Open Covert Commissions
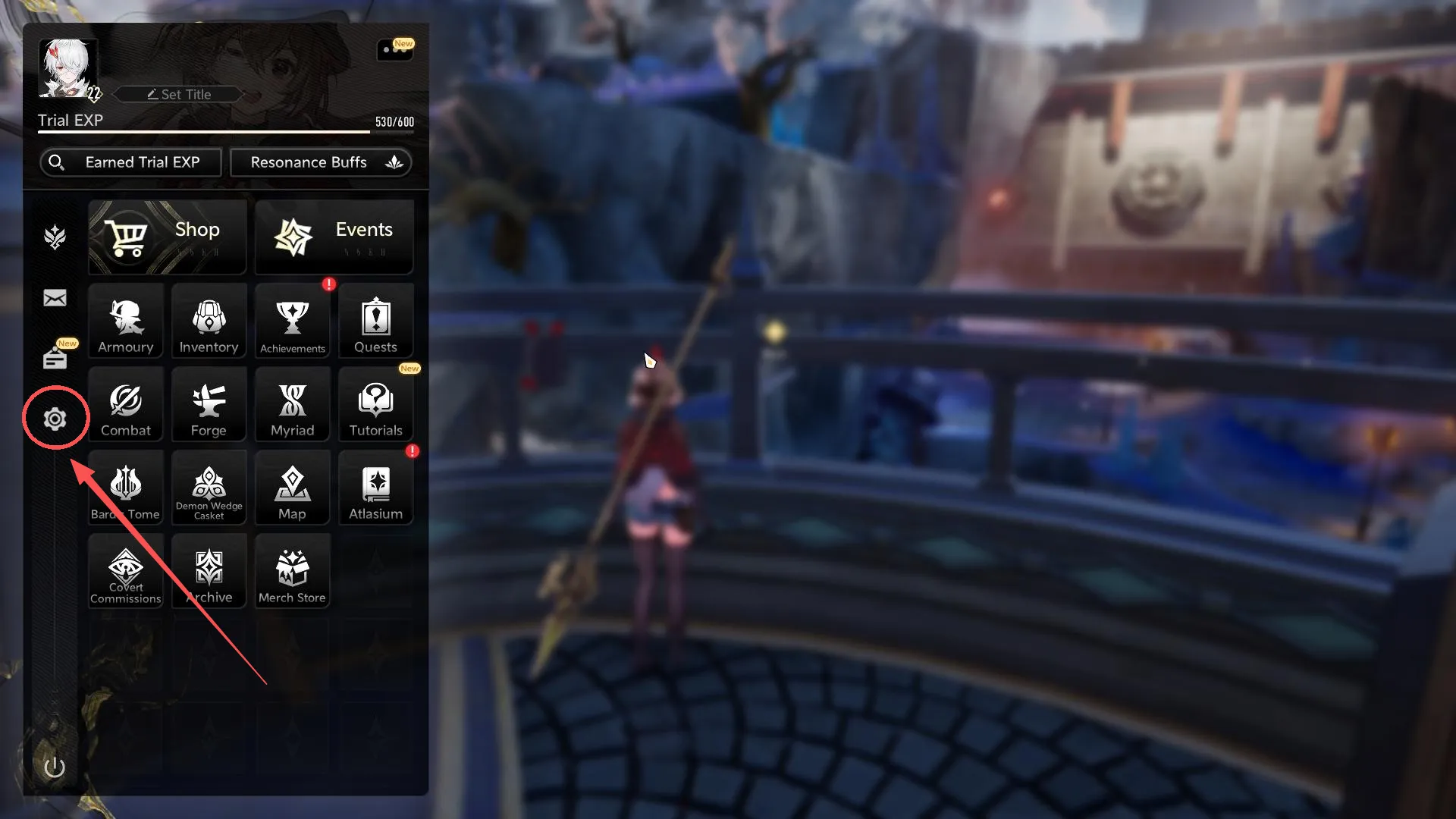Screen dimensions: 1456x819 click(x=126, y=571)
